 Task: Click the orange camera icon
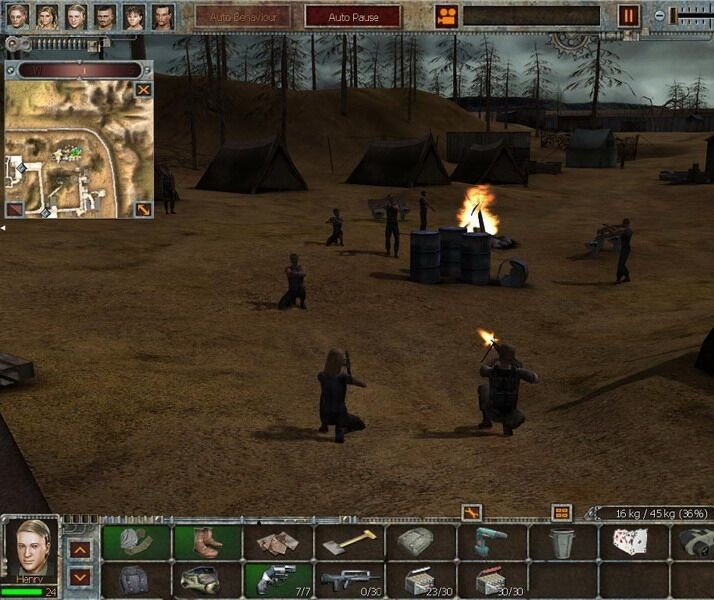coord(447,16)
